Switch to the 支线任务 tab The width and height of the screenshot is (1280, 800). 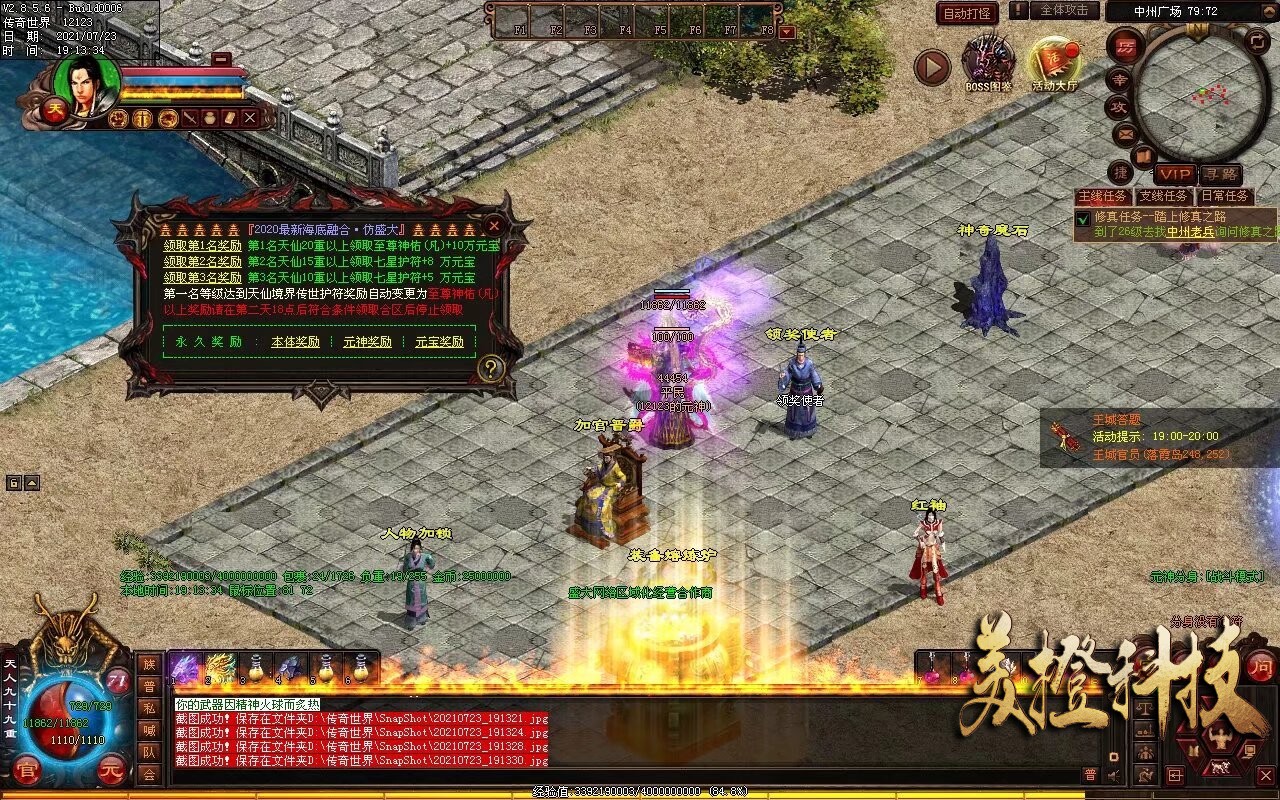[1164, 196]
